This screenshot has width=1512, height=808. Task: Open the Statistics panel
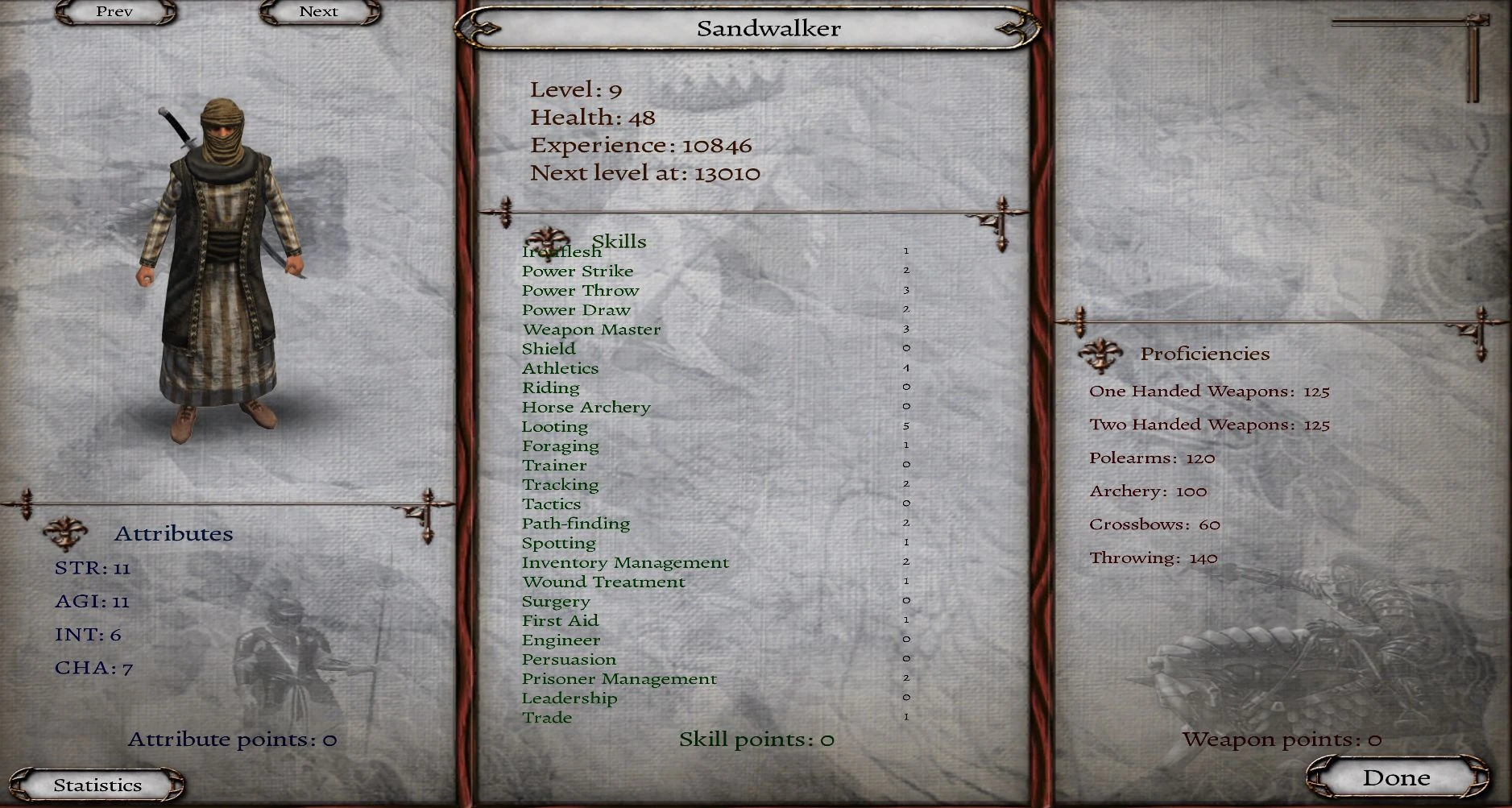tap(97, 784)
